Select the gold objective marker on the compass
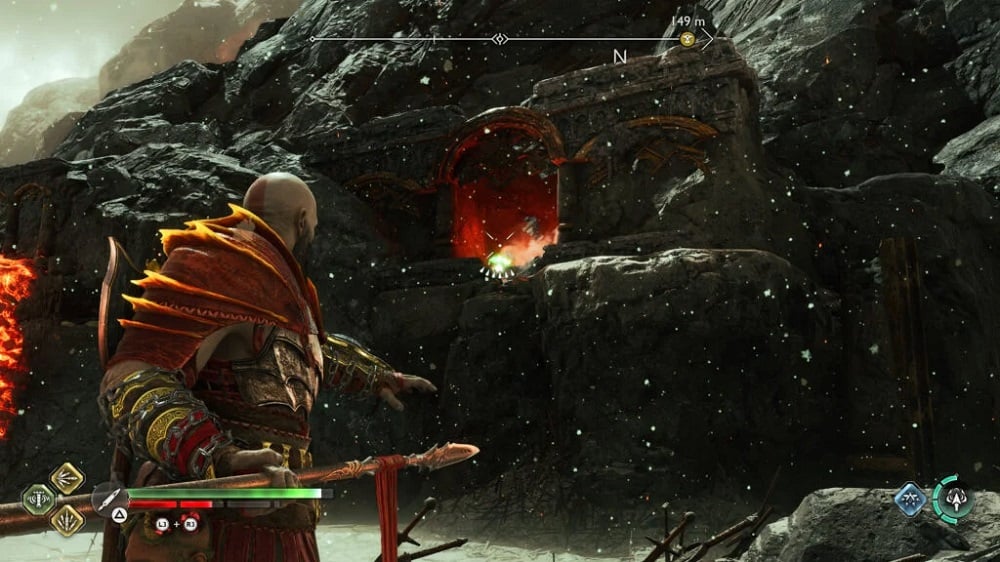This screenshot has width=1000, height=562. [x=688, y=39]
